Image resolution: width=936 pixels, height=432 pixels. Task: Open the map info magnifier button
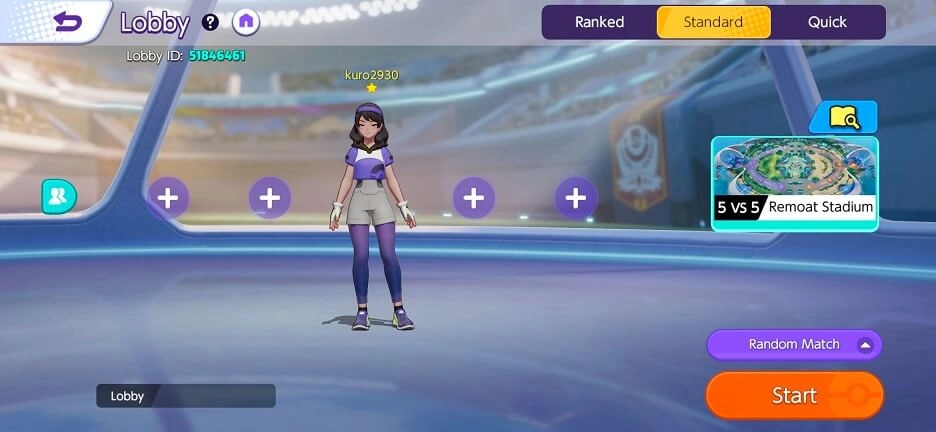pyautogui.click(x=843, y=118)
